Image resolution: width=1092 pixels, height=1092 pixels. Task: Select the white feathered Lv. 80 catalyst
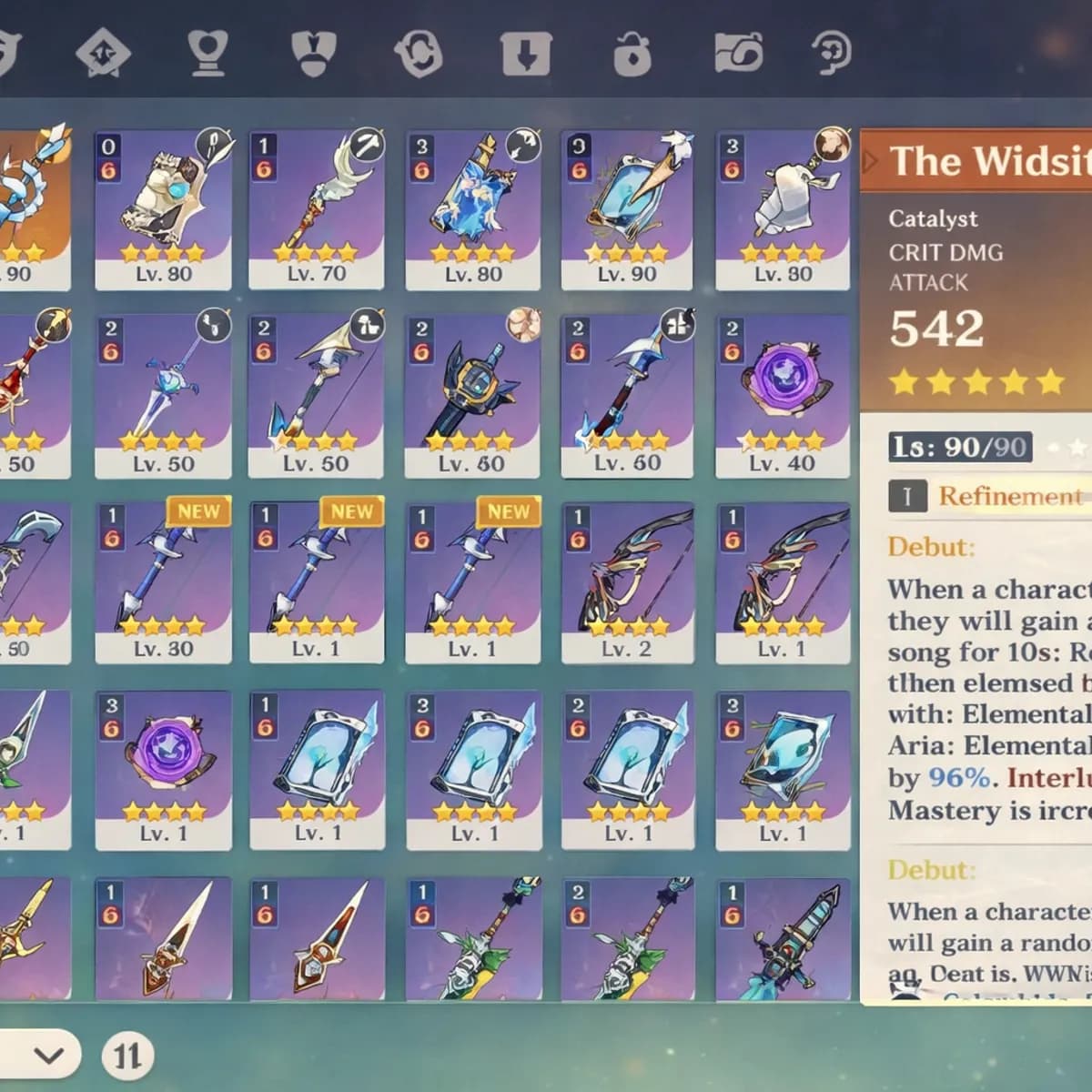tap(783, 209)
